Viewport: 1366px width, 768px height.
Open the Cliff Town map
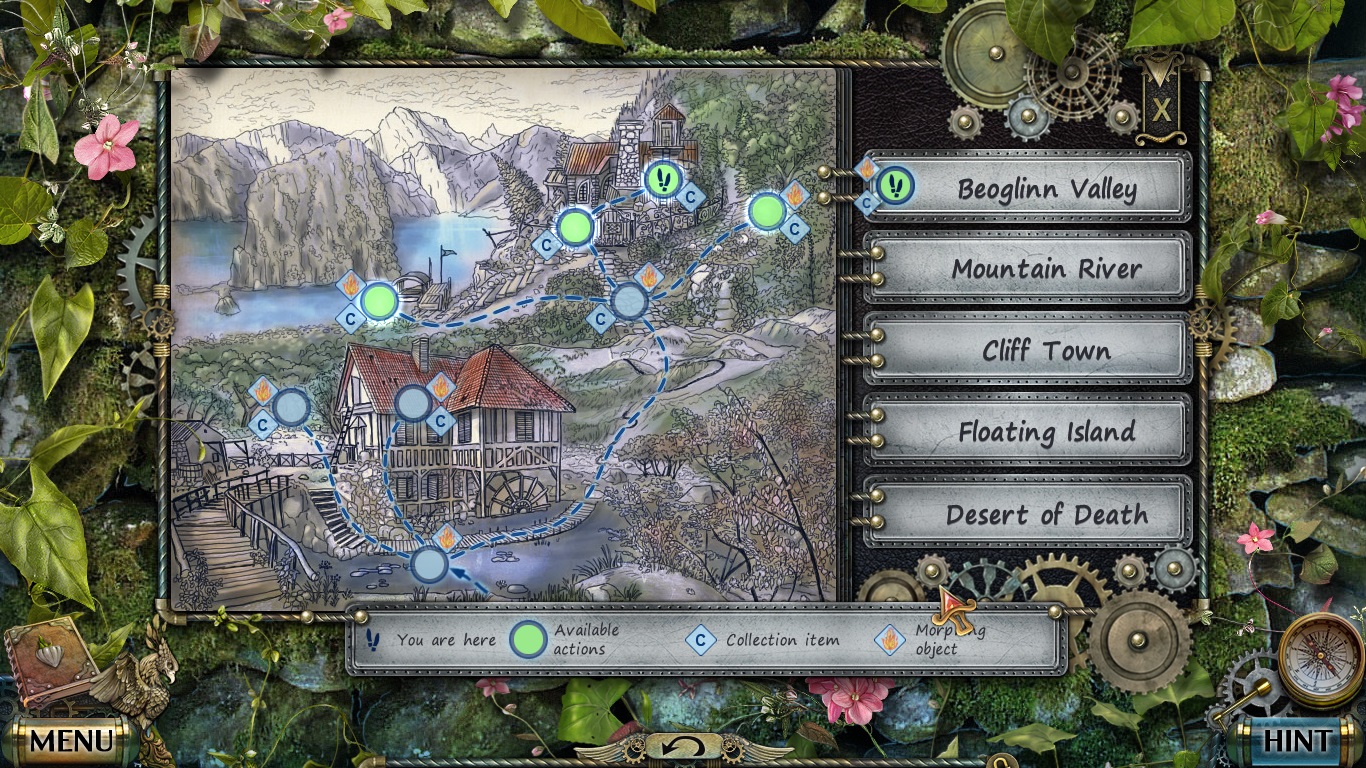coord(1045,351)
